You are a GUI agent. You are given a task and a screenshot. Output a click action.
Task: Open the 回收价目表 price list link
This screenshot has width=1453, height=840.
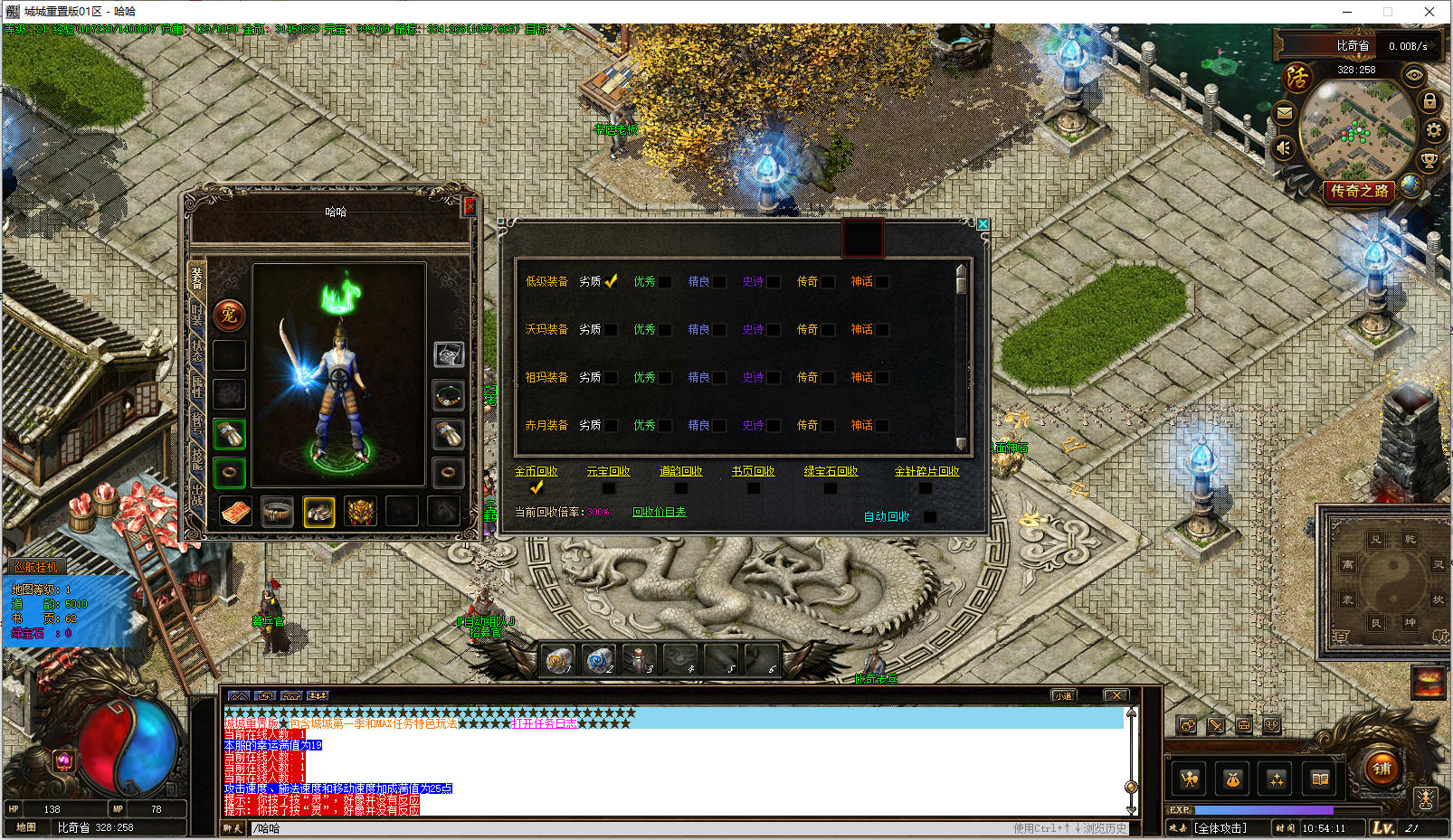659,512
